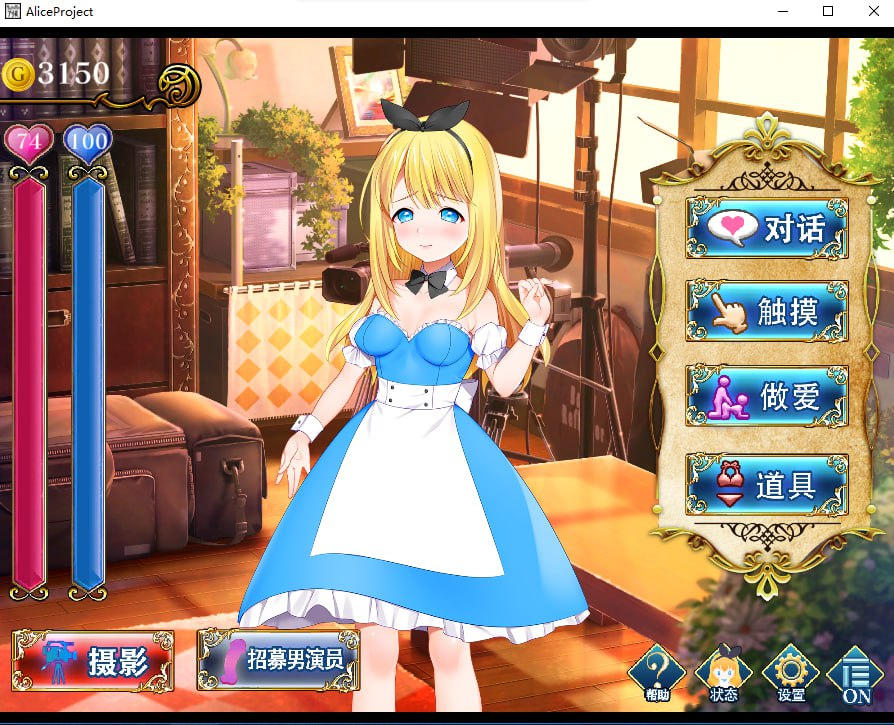
Task: Open the 招募男演员 recruit button
Action: click(278, 659)
